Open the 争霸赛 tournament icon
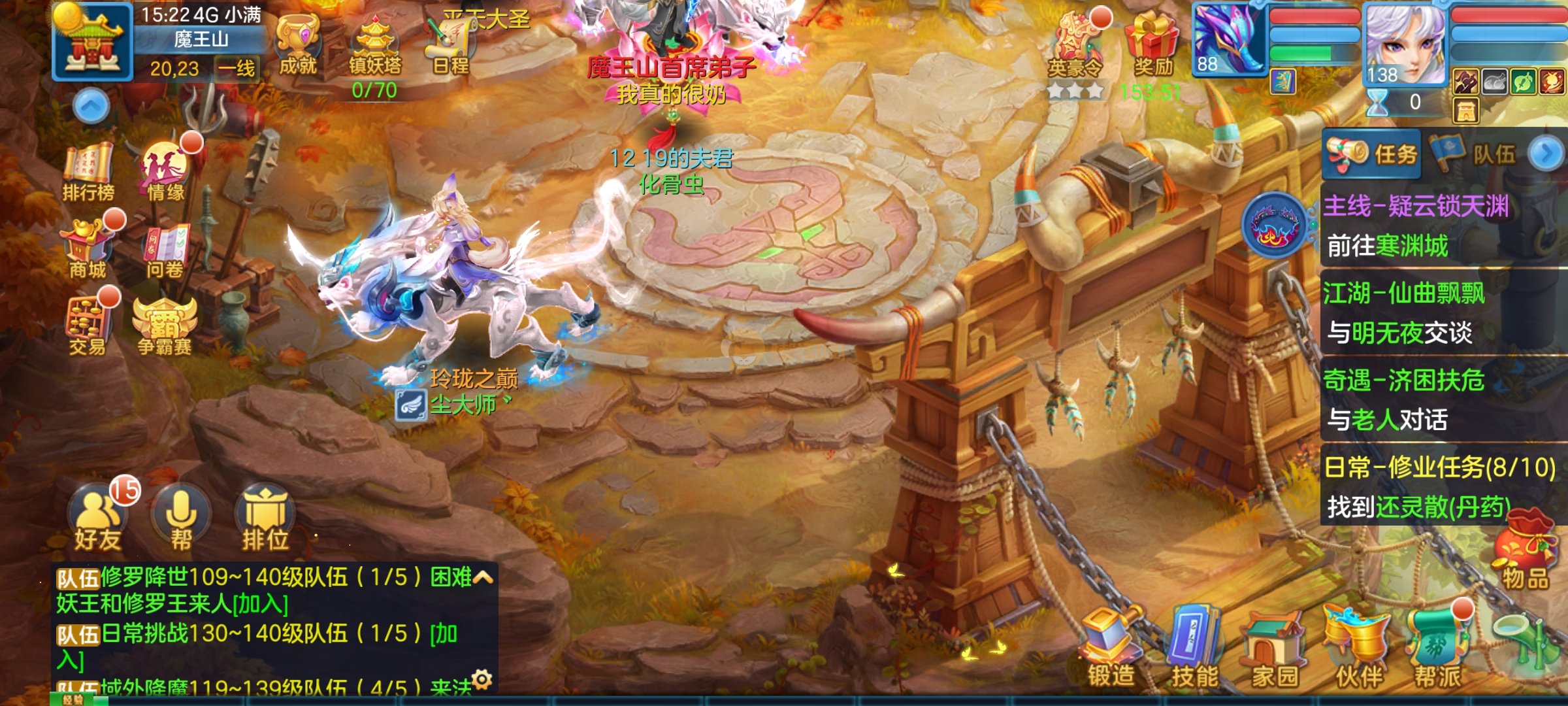Screen dimensions: 1568x706 (x=165, y=327)
